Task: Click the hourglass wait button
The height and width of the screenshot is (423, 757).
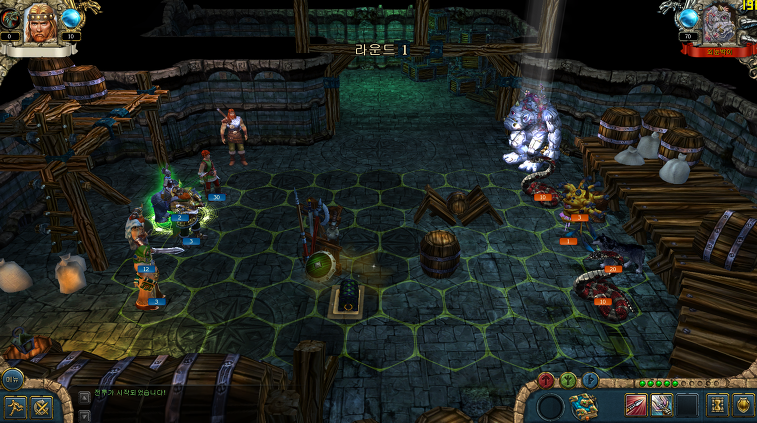Action: [x=717, y=405]
